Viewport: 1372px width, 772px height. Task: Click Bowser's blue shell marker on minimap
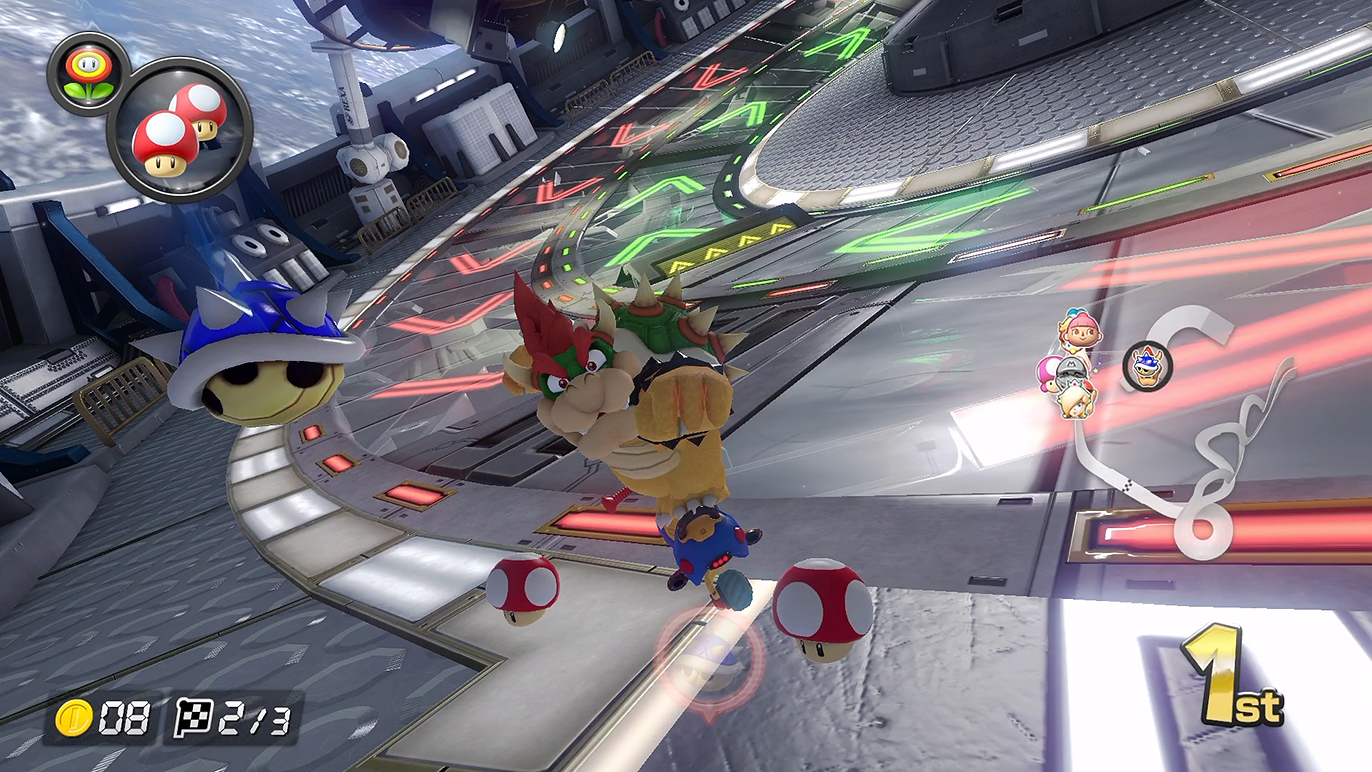click(x=1146, y=364)
